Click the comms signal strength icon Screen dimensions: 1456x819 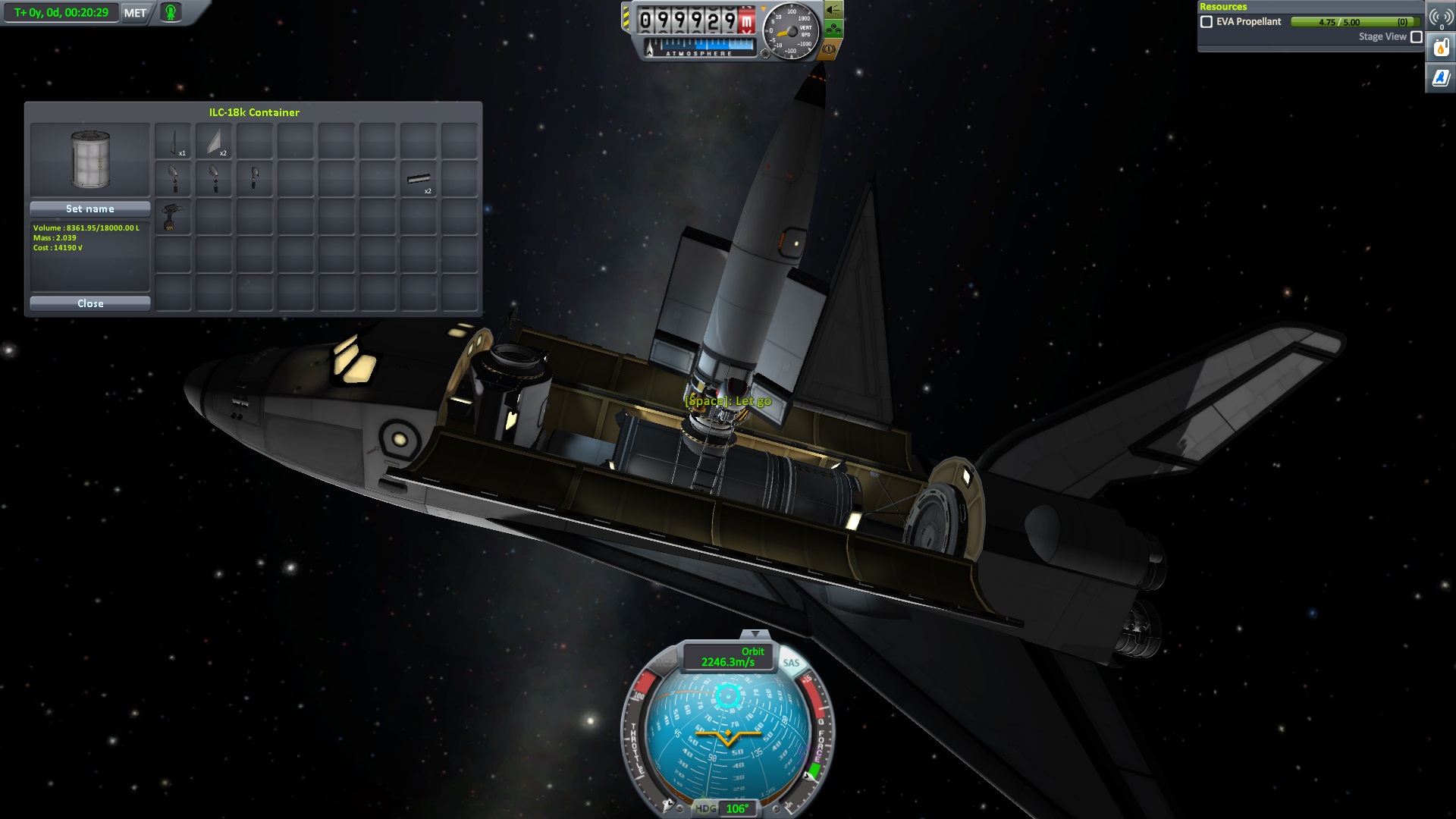tap(1441, 17)
